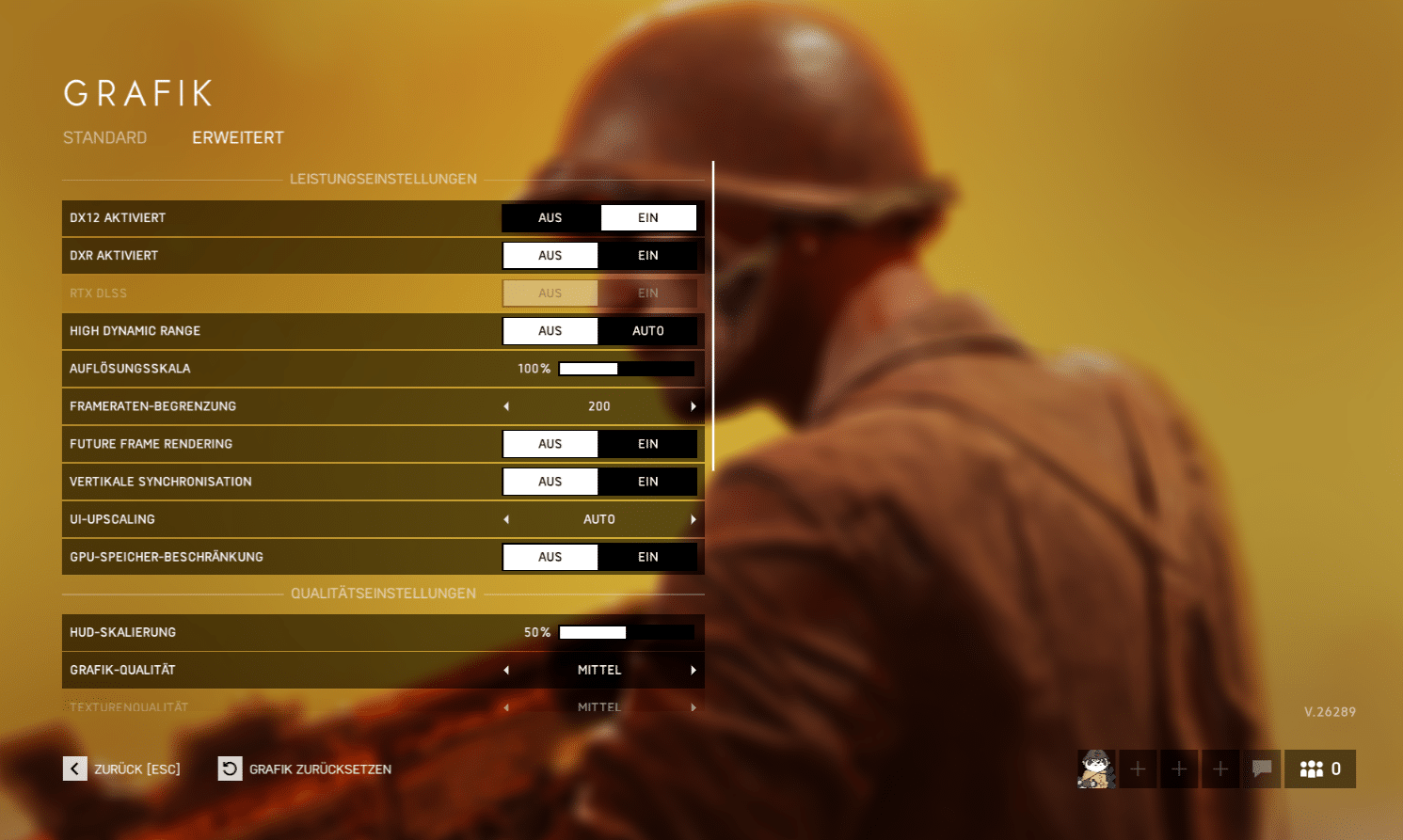Set High Dynamic Range to Auto
Image resolution: width=1403 pixels, height=840 pixels.
648,331
